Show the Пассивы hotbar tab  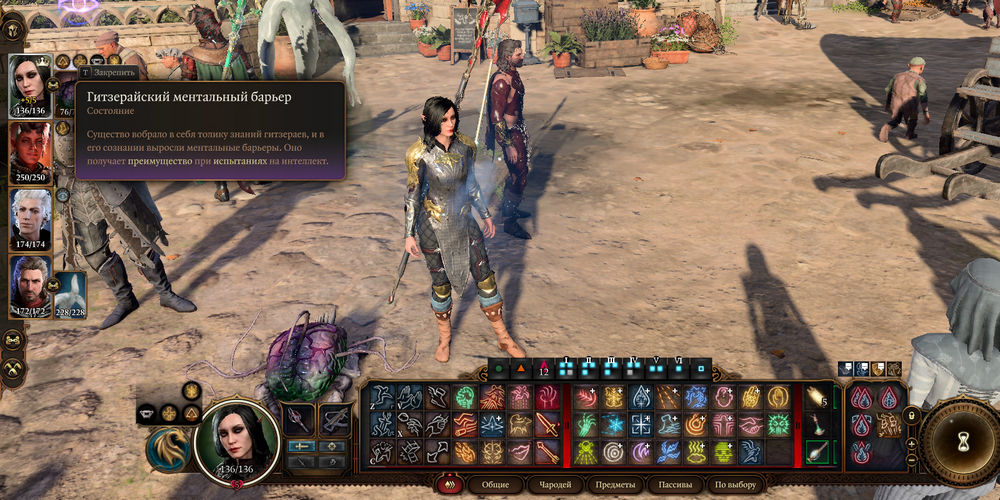coord(674,485)
